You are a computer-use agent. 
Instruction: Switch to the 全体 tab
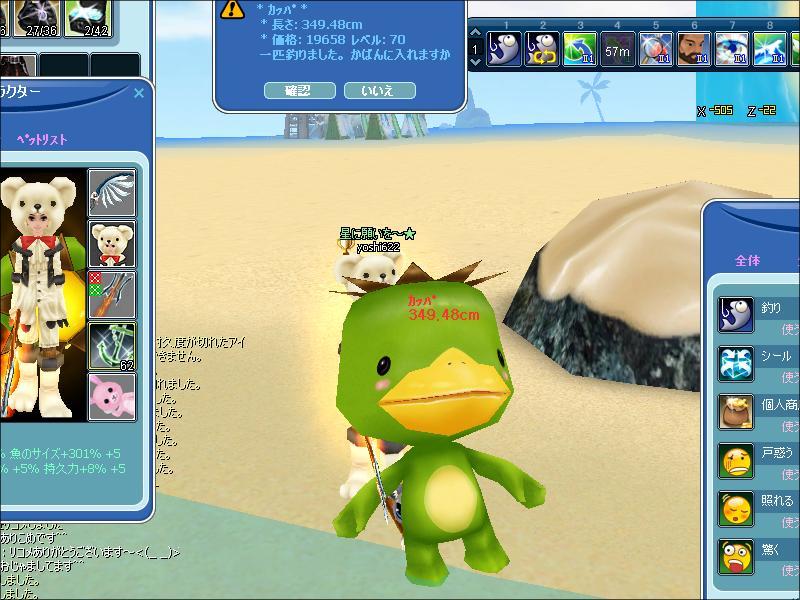click(x=747, y=260)
